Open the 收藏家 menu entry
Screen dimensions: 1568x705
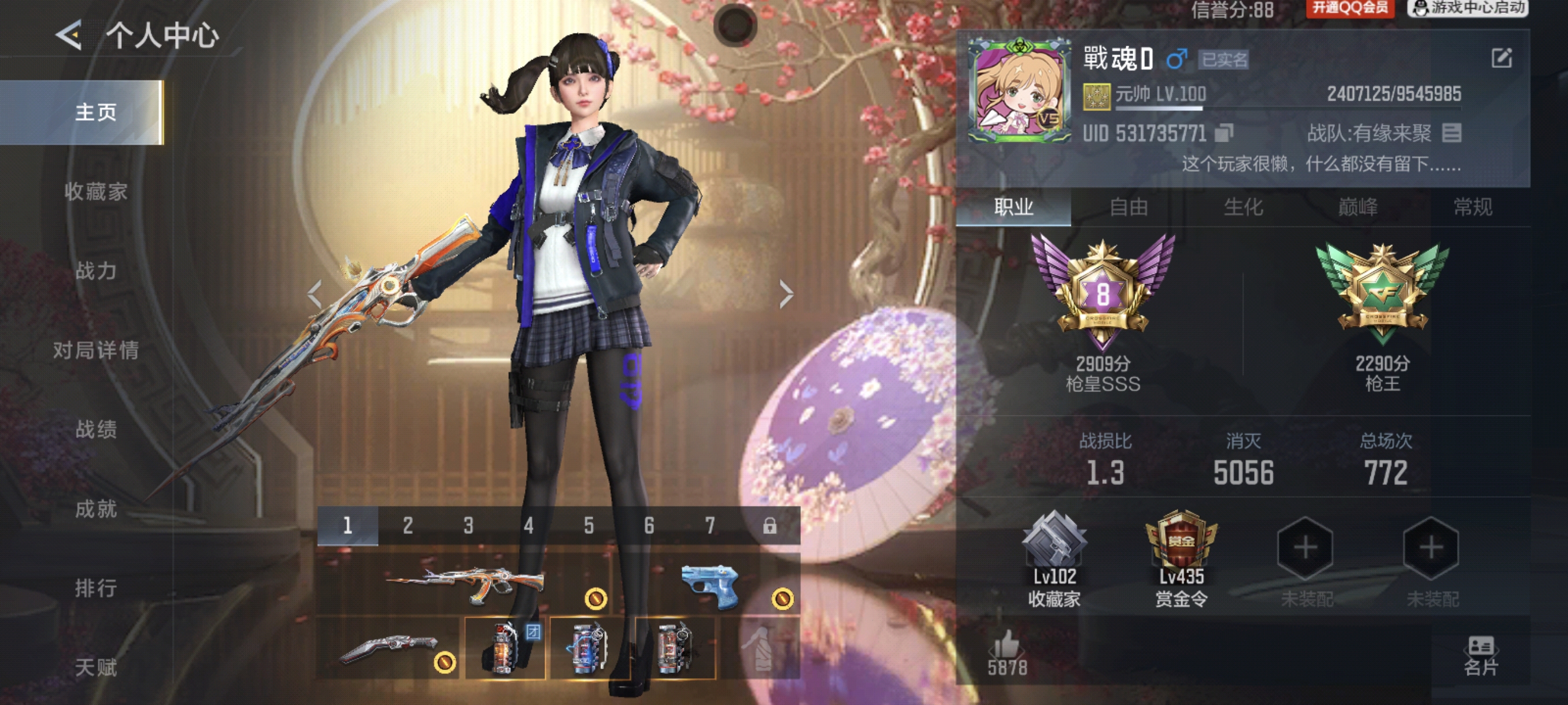point(95,192)
